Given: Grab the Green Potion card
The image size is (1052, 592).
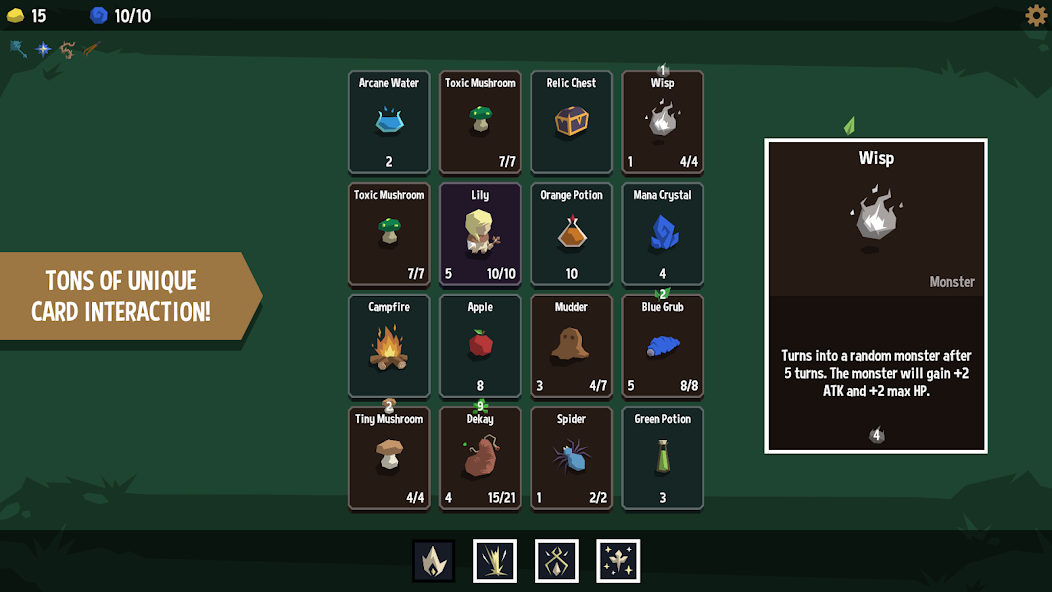Looking at the screenshot, I should click(x=662, y=458).
